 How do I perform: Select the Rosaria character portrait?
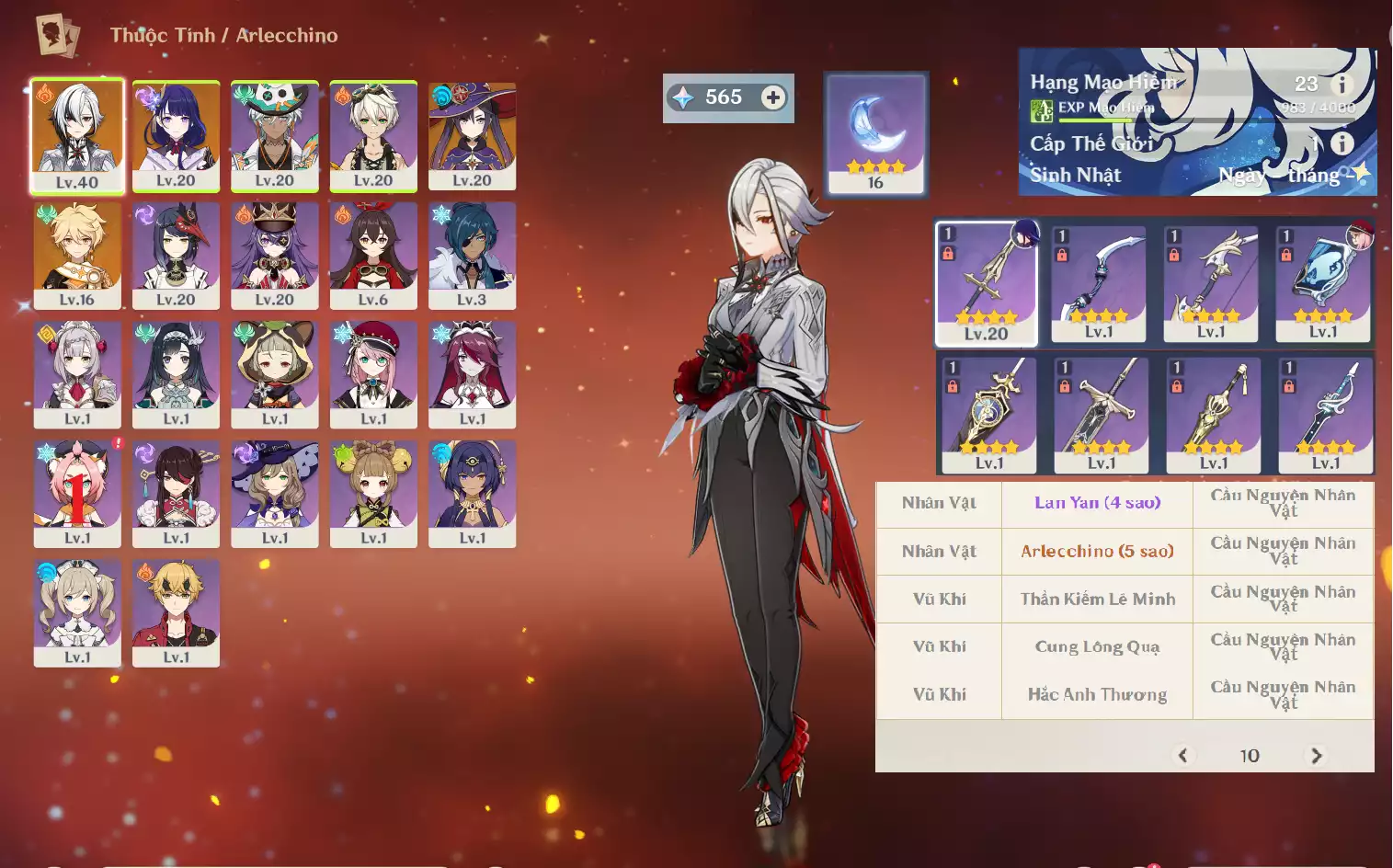(x=472, y=374)
